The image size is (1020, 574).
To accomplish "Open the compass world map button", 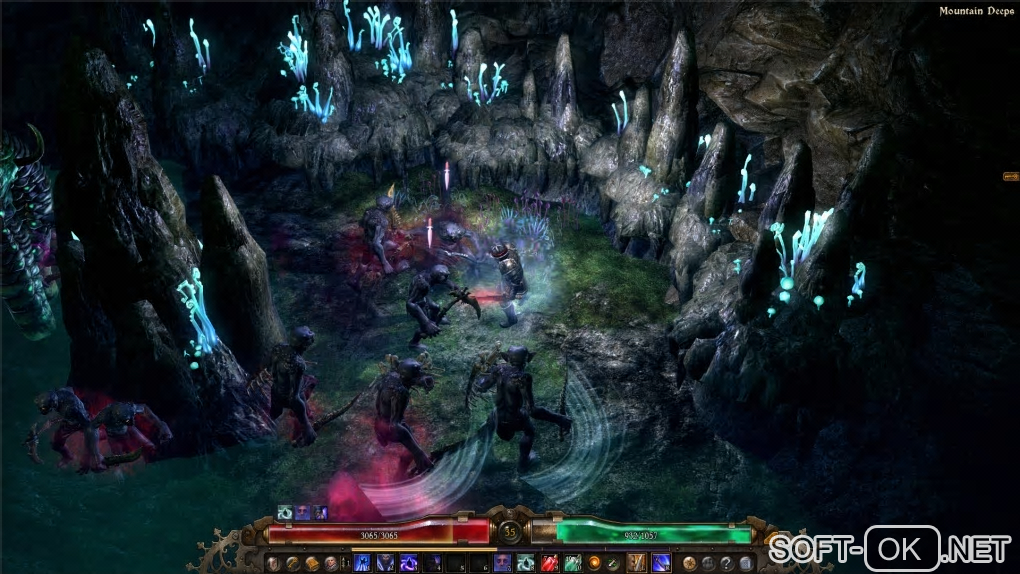I will pyautogui.click(x=689, y=563).
